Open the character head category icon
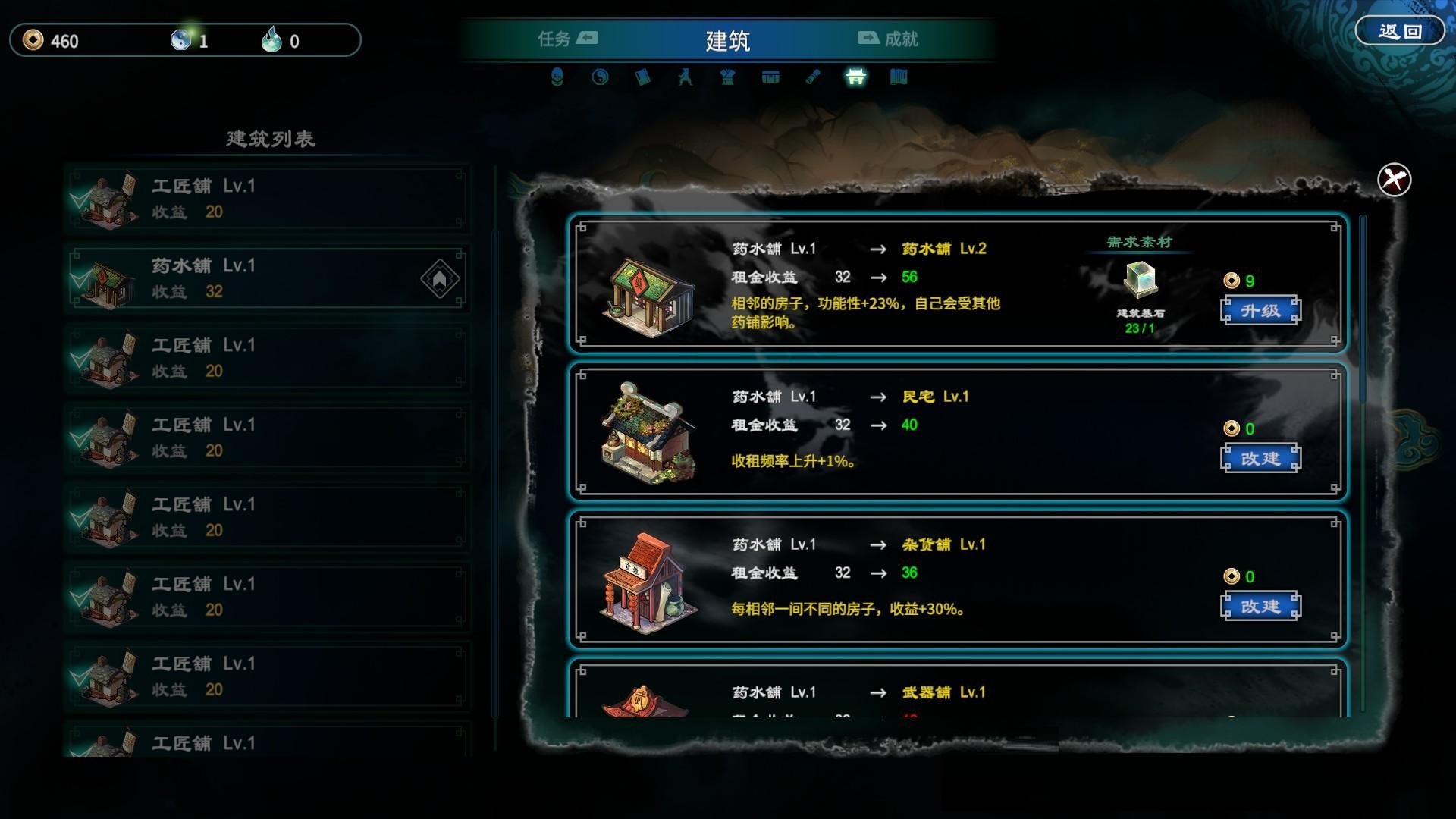This screenshot has width=1456, height=819. click(x=557, y=77)
